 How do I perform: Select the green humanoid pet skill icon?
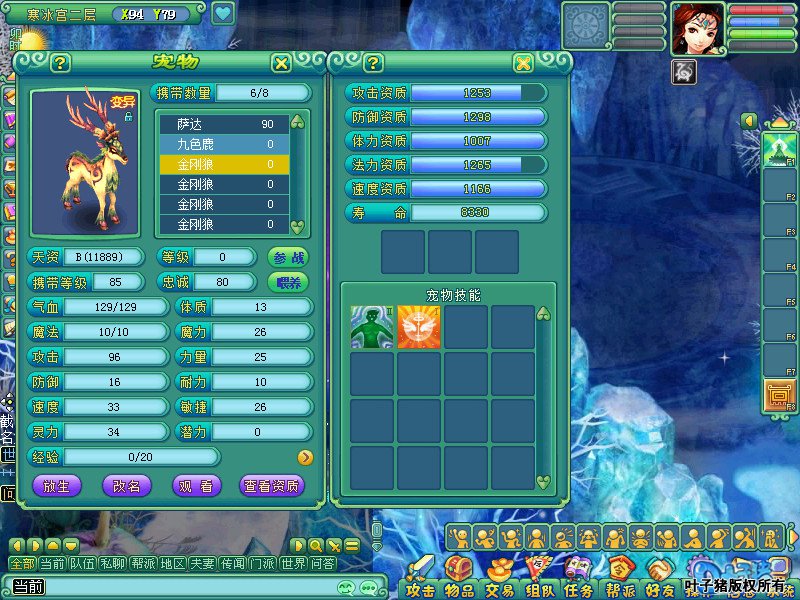point(372,327)
